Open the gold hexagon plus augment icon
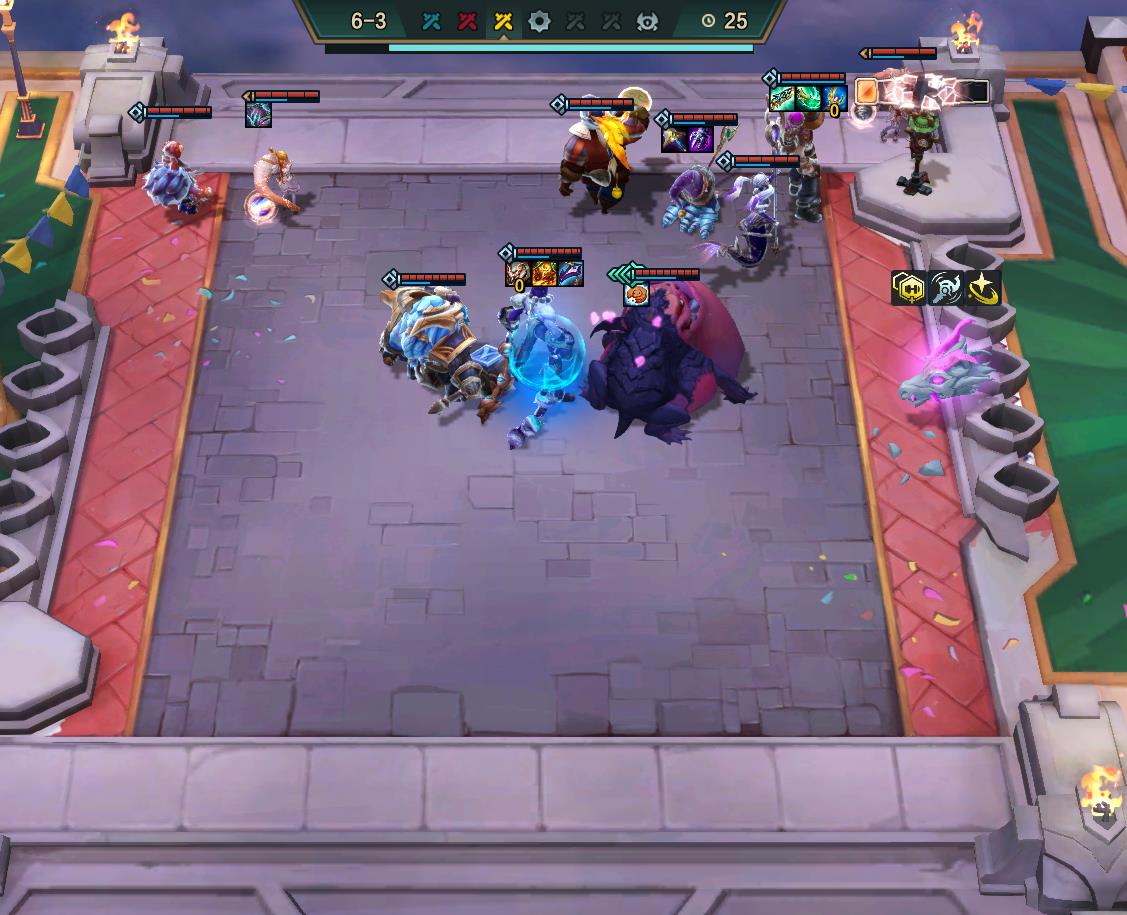The image size is (1127, 915). point(906,288)
